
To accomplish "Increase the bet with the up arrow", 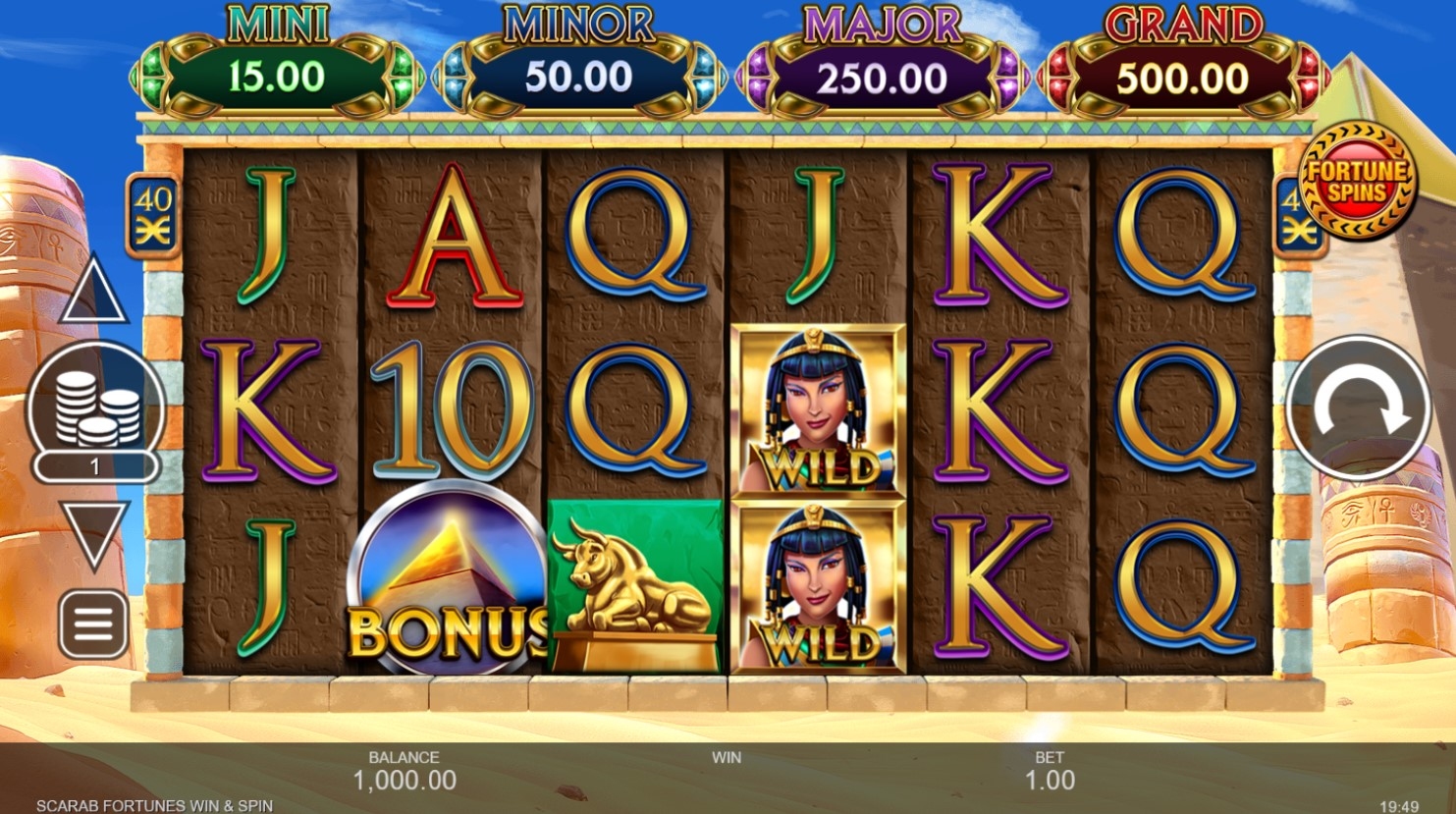I will tap(93, 292).
